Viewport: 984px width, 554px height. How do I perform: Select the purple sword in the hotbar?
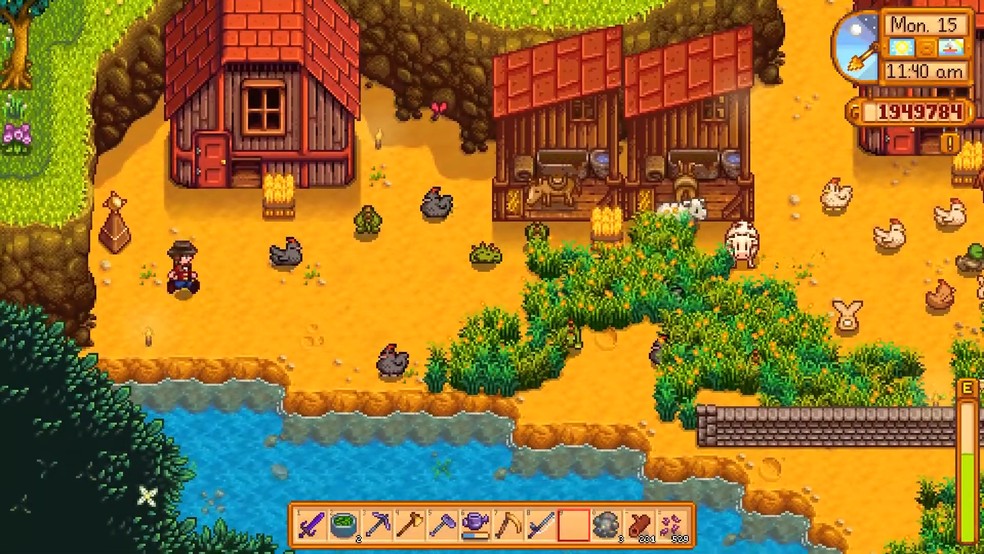tap(312, 524)
